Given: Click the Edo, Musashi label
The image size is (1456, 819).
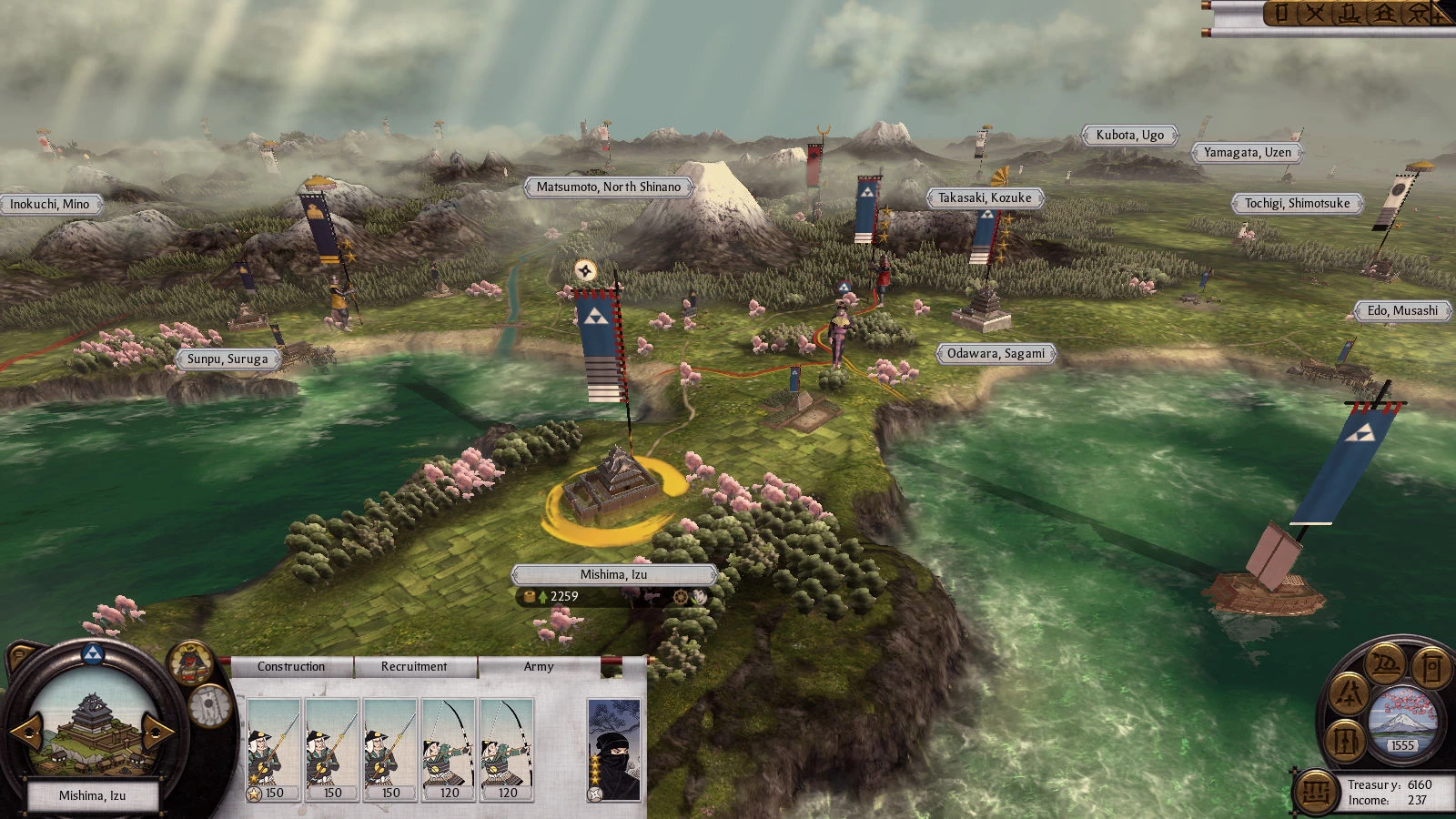Looking at the screenshot, I should pyautogui.click(x=1402, y=311).
